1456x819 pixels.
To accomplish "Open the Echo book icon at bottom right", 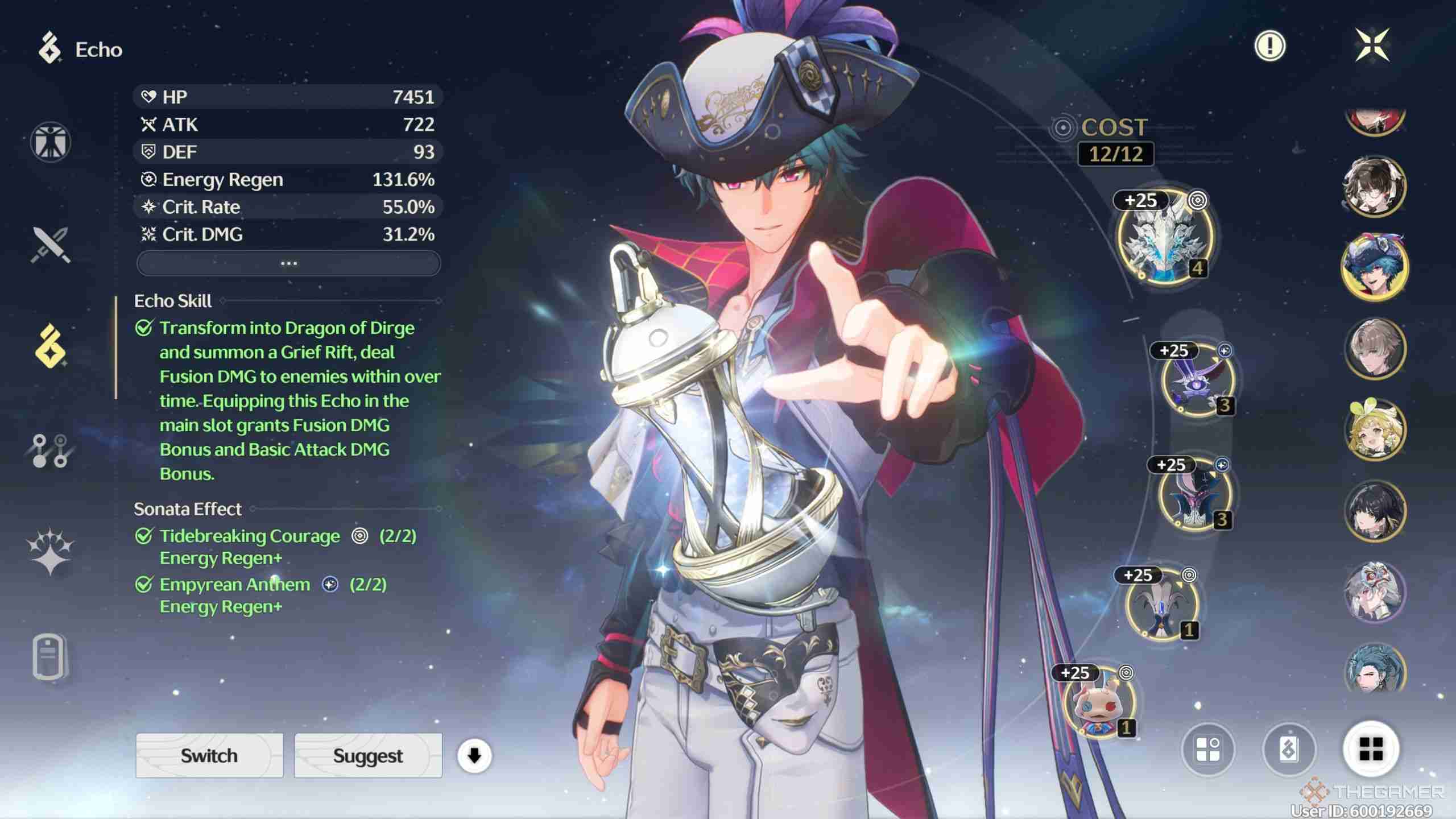I will click(1291, 750).
